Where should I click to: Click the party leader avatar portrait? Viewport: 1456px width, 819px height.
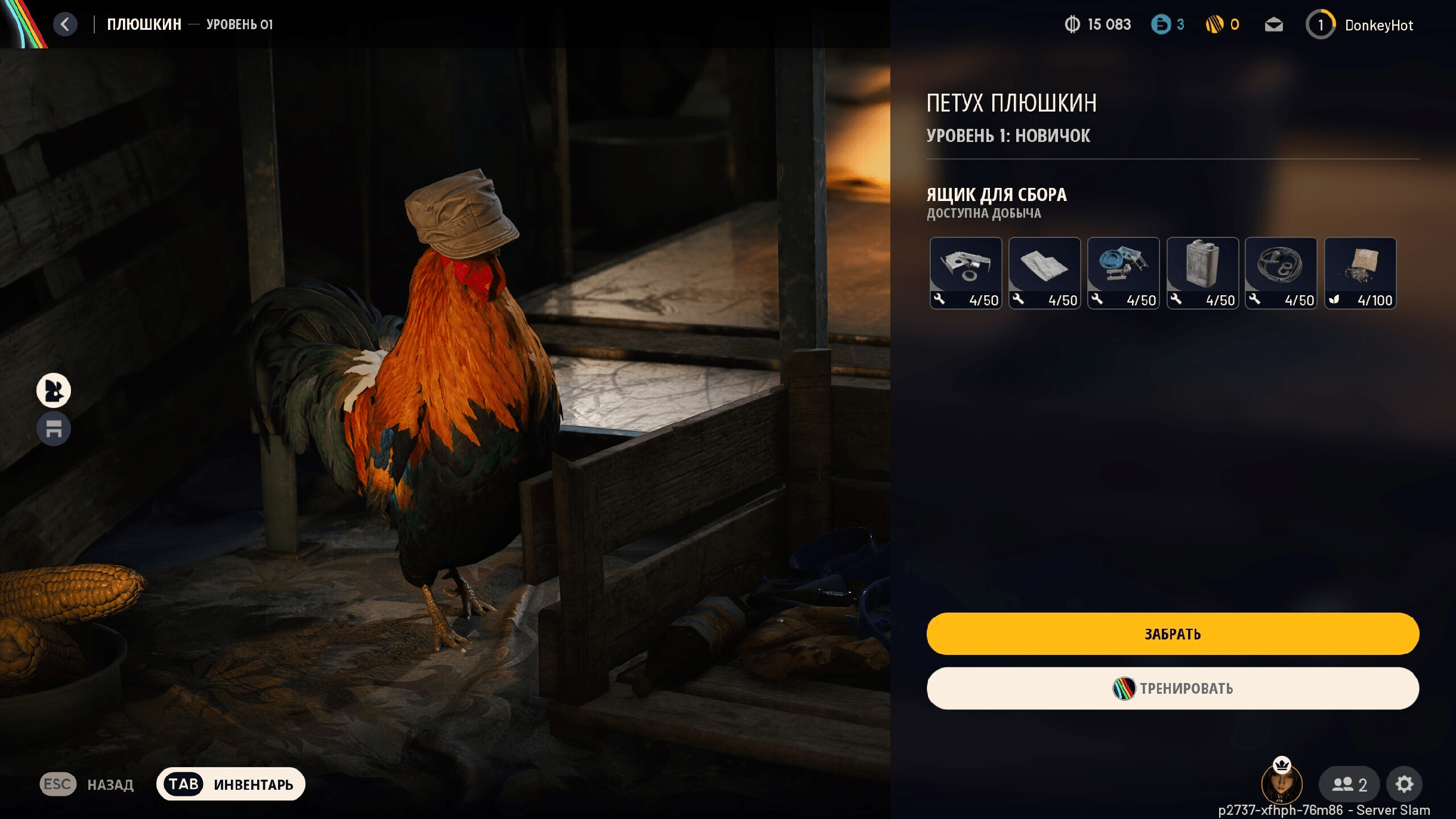click(x=1281, y=784)
